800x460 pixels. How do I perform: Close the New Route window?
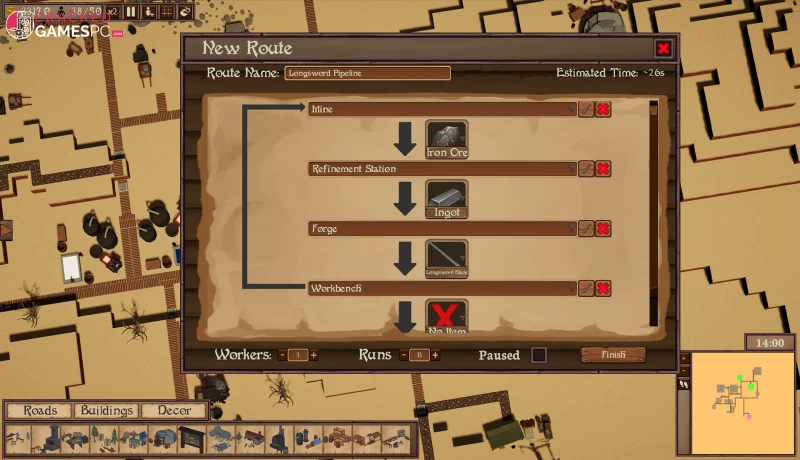coord(663,48)
